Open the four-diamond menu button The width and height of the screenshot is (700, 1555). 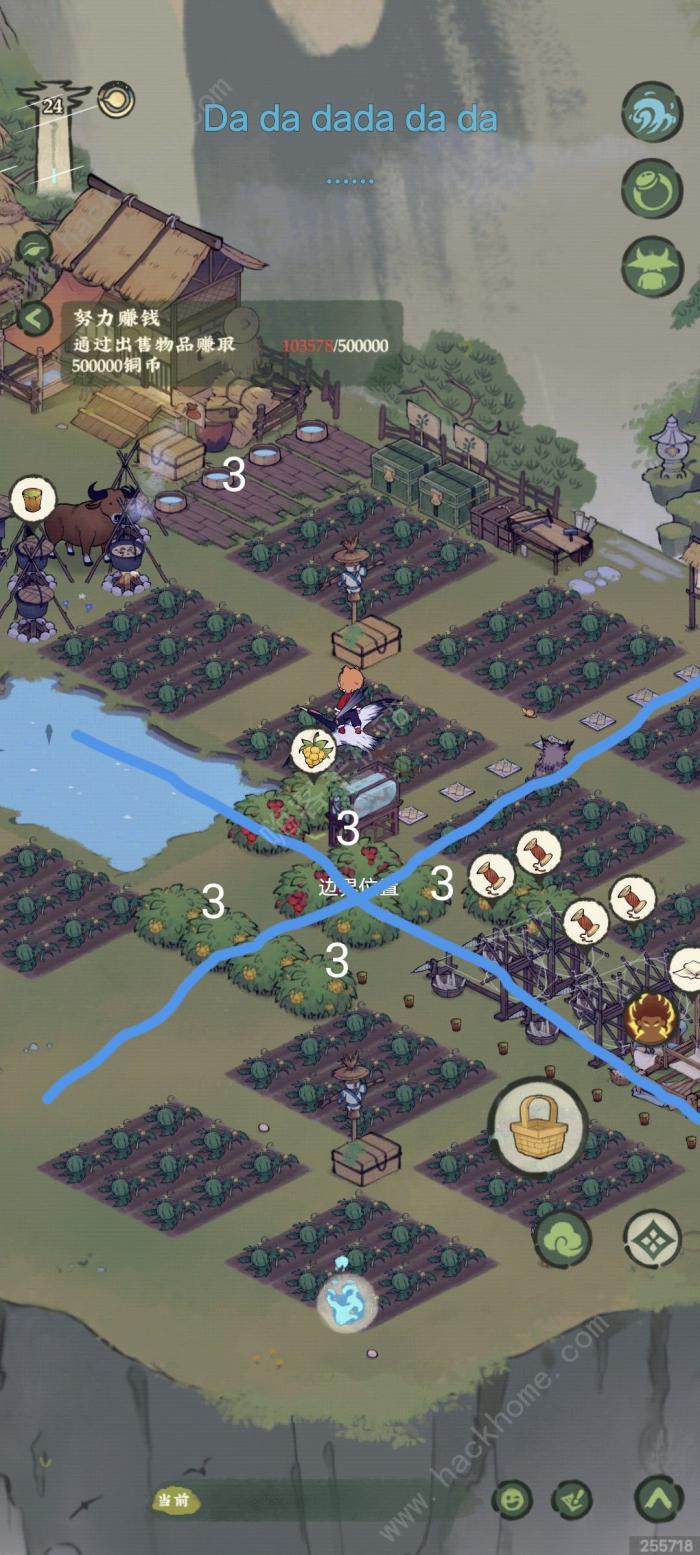653,1238
